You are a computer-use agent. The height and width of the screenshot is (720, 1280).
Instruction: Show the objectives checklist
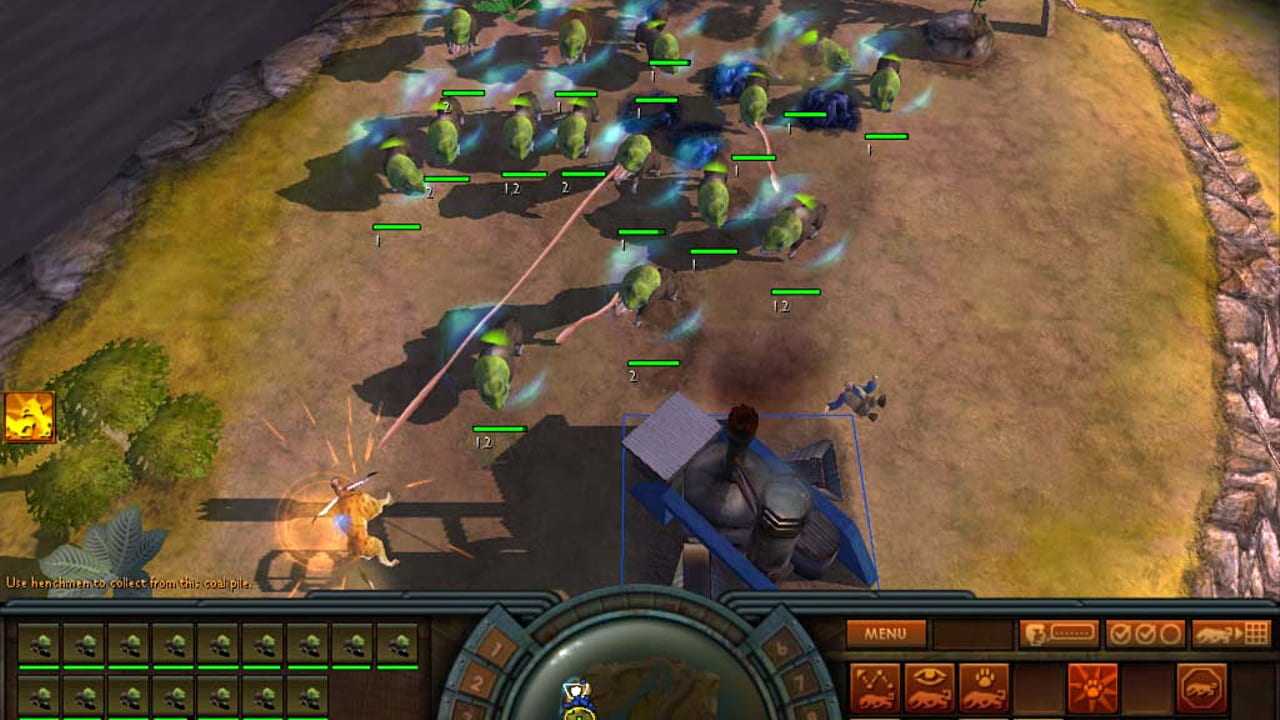coord(1145,633)
